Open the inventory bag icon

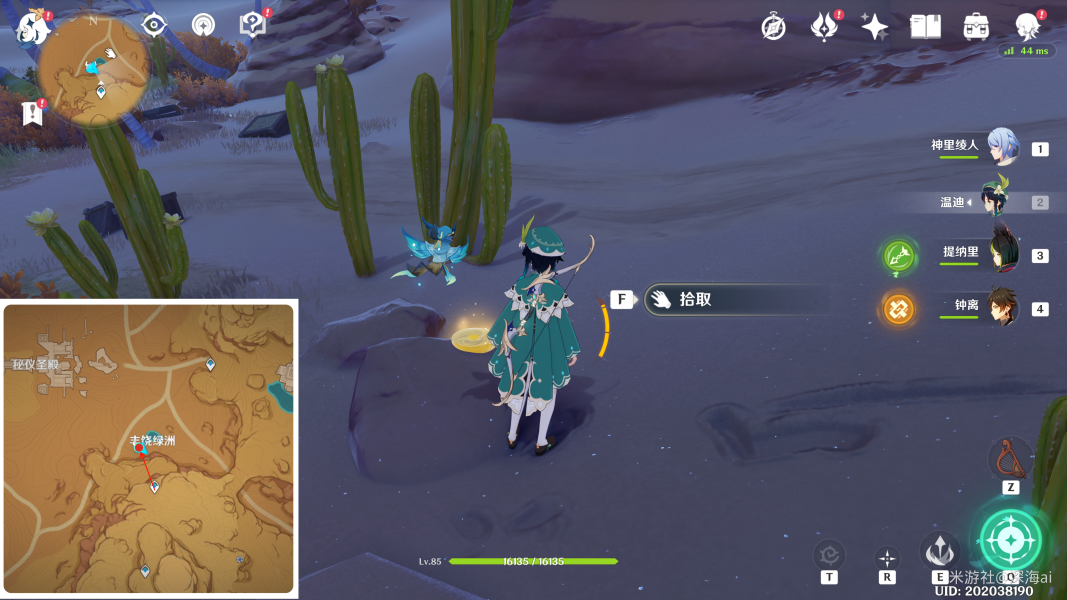click(x=976, y=27)
